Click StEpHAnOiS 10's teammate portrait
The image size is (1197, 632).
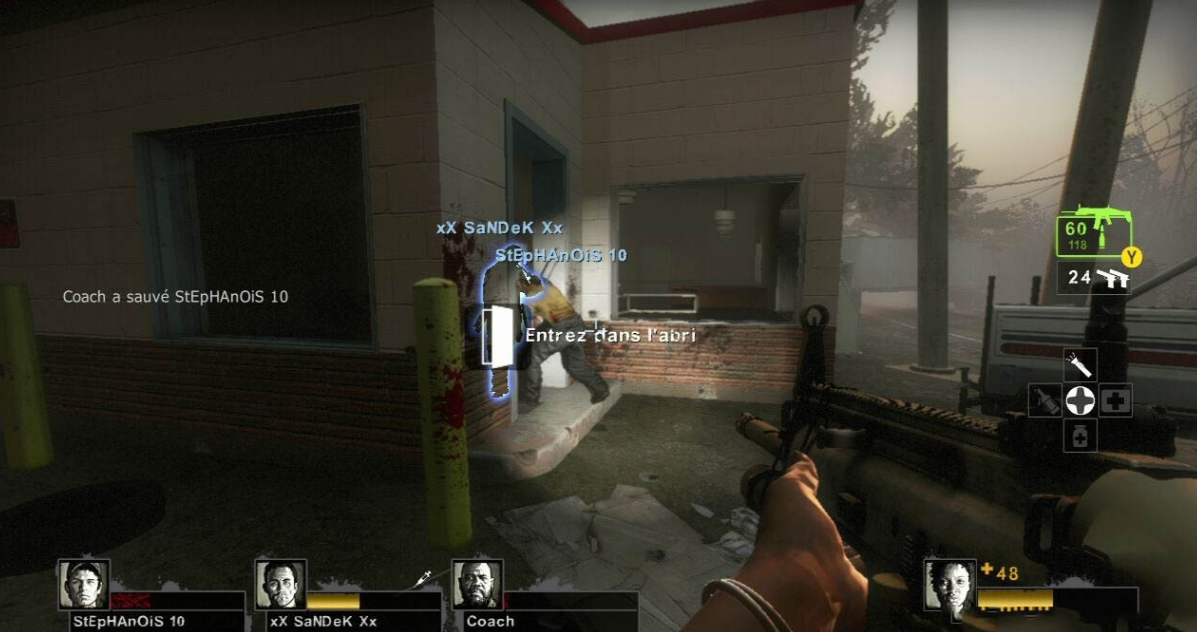(83, 584)
